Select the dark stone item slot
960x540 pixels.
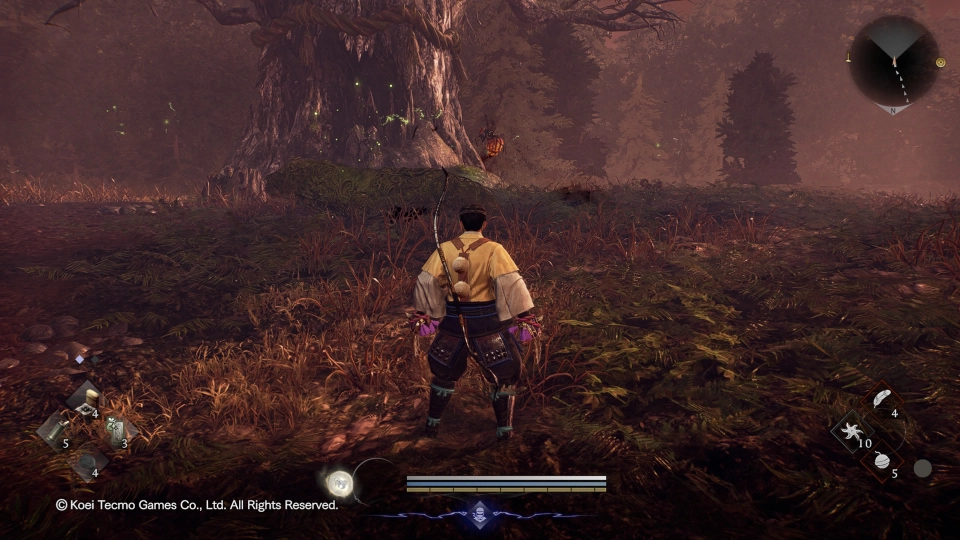point(88,461)
